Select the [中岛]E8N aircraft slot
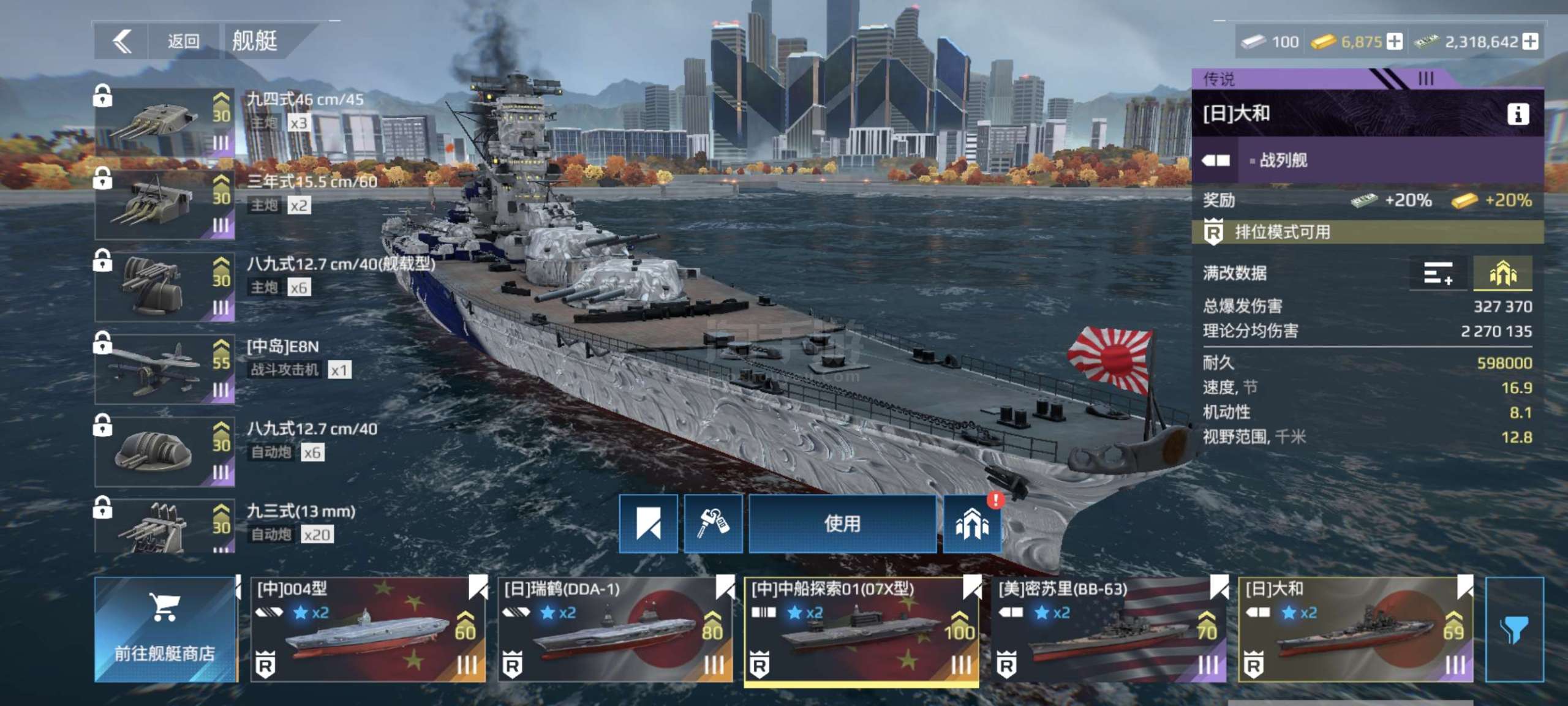The image size is (1568, 706). coord(165,369)
